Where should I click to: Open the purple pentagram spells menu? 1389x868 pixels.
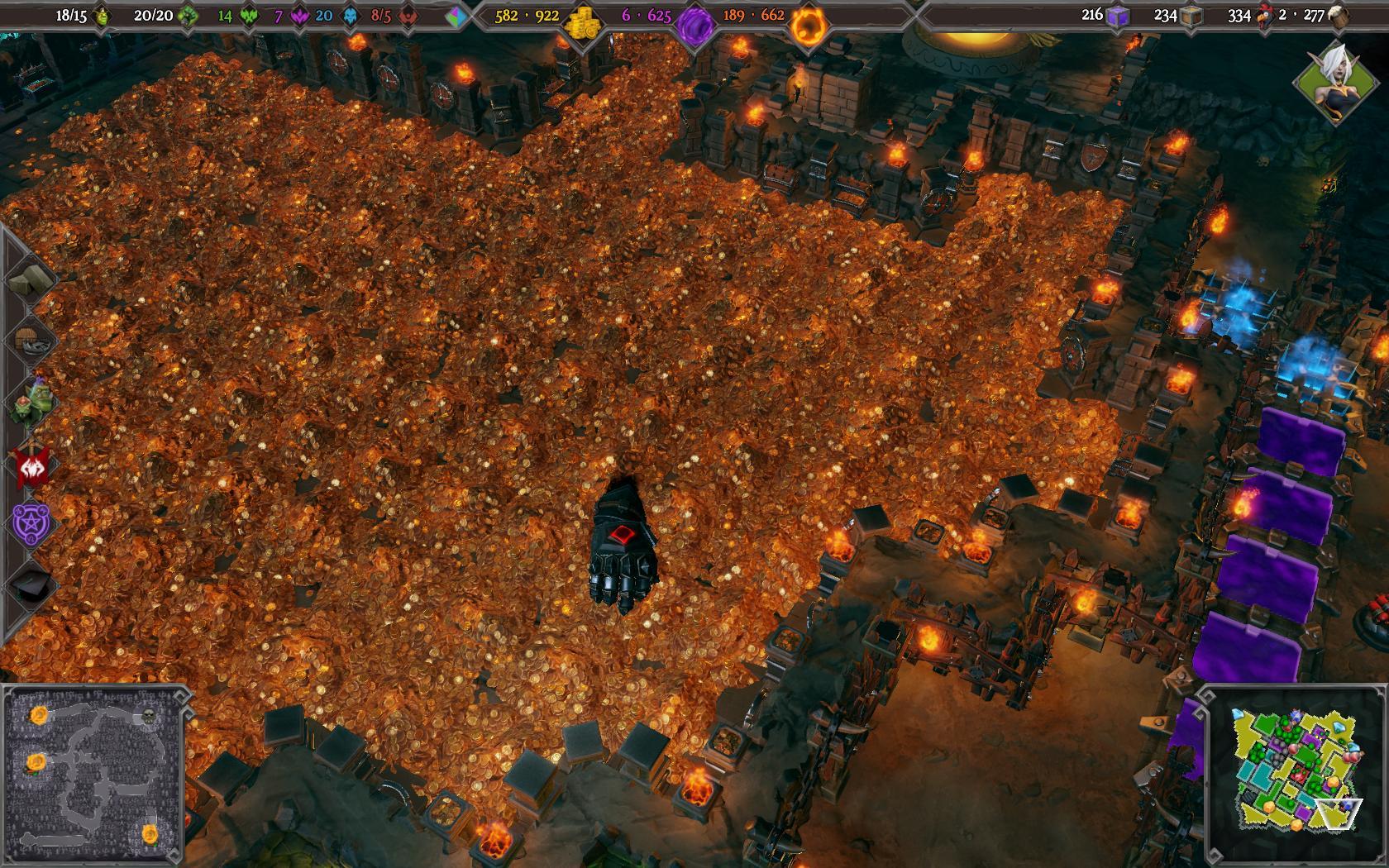click(31, 524)
